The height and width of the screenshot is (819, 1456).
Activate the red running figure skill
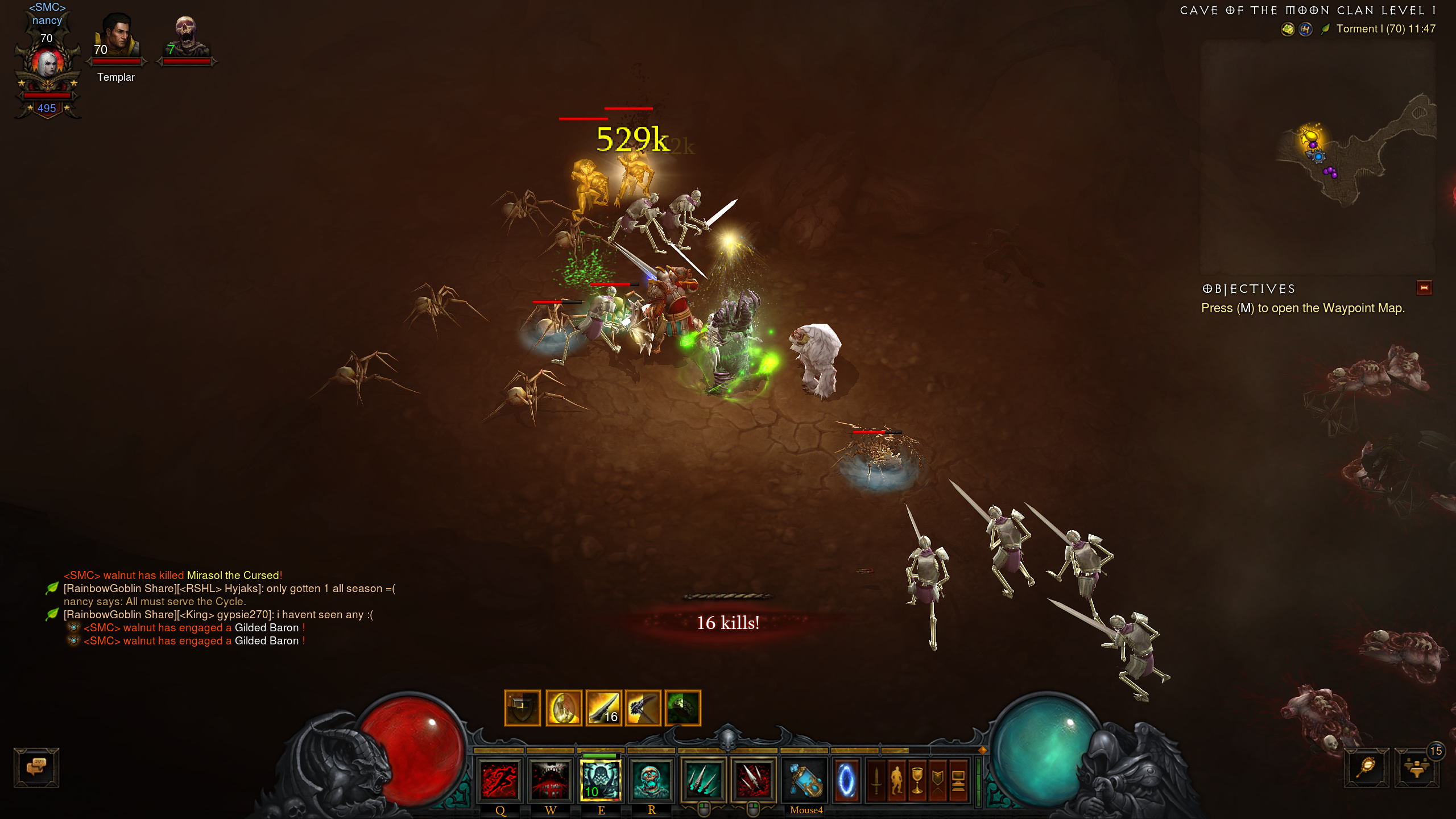(500, 780)
